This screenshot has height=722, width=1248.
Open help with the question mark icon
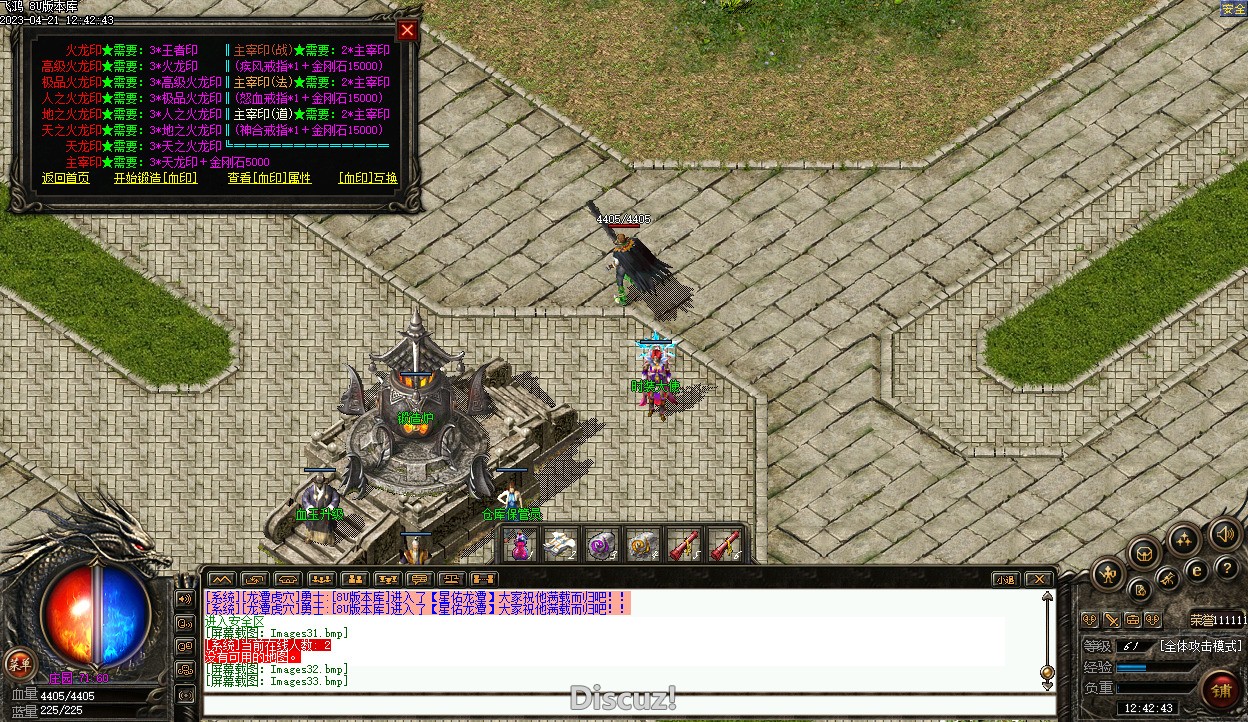point(1227,567)
